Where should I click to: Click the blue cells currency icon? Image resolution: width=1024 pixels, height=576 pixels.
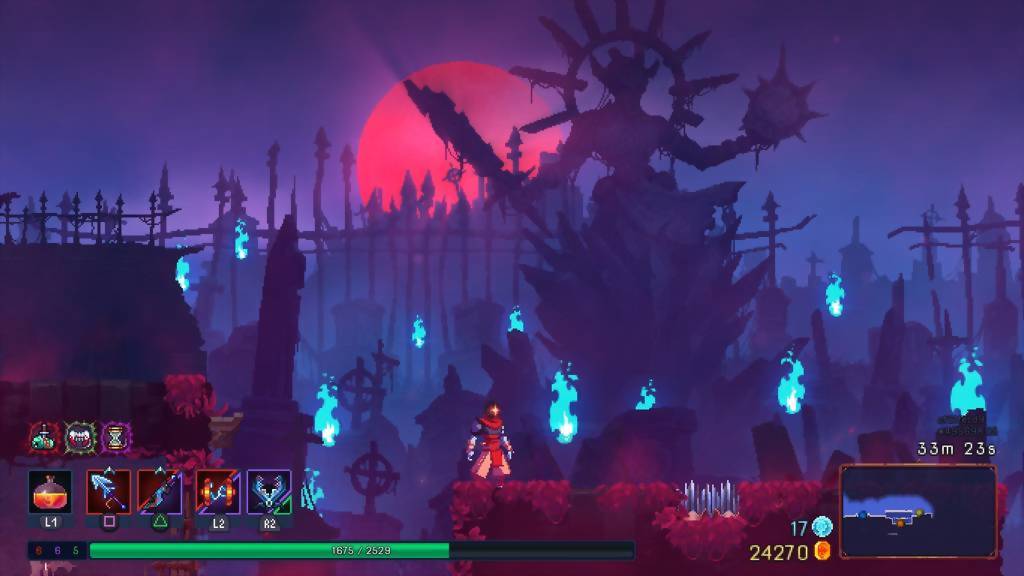click(822, 527)
